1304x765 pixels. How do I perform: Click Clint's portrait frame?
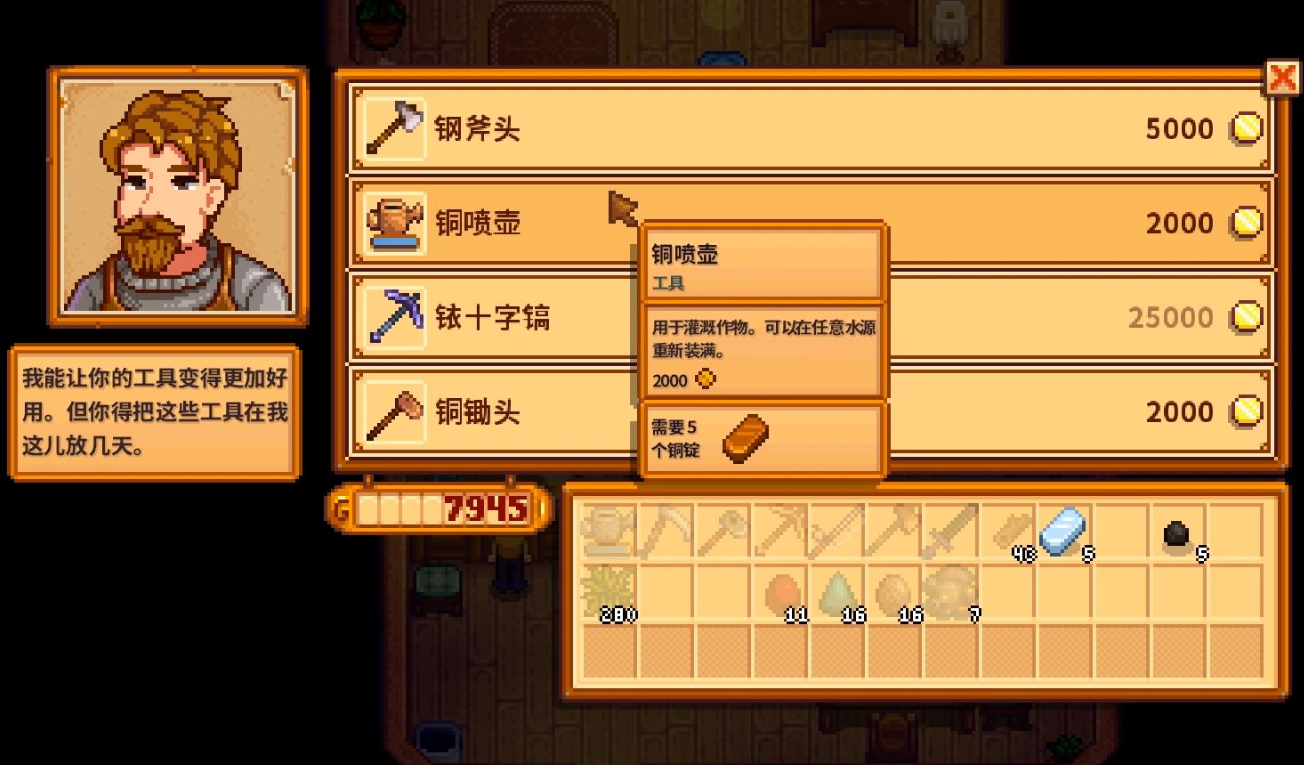pyautogui.click(x=178, y=196)
